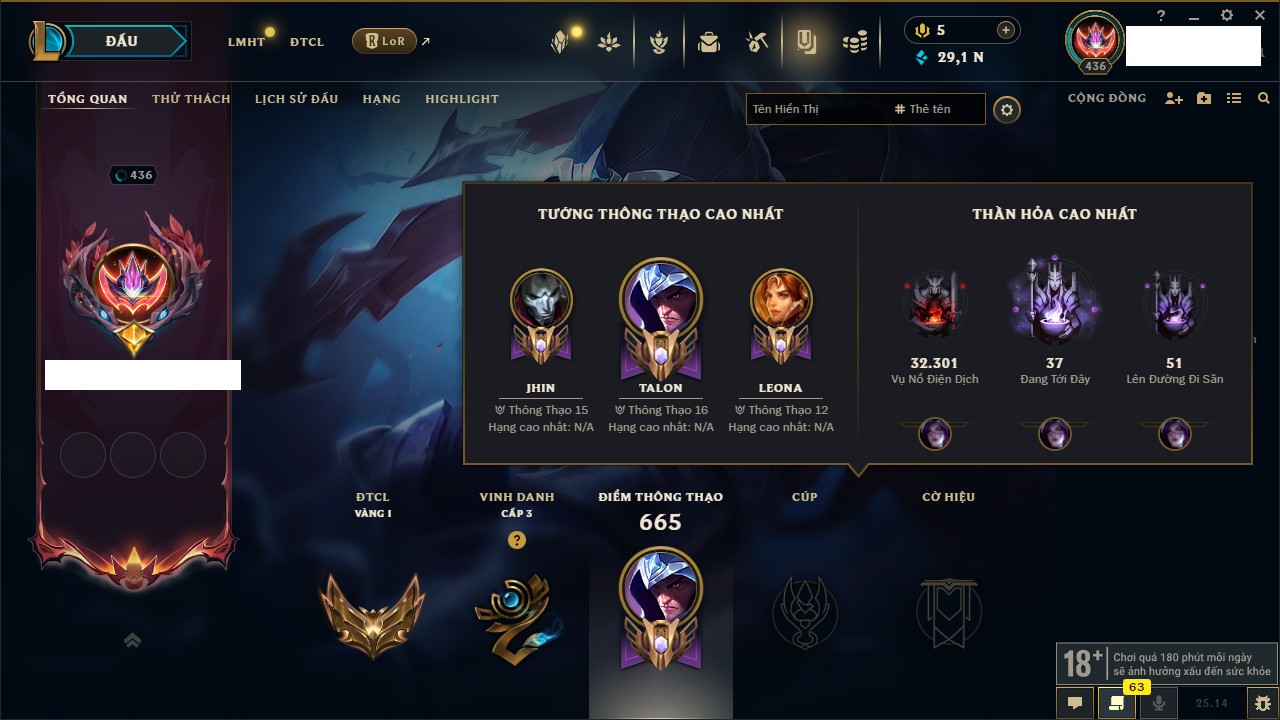Open the chat speech bubble button
Viewport: 1280px width, 720px height.
click(1075, 703)
